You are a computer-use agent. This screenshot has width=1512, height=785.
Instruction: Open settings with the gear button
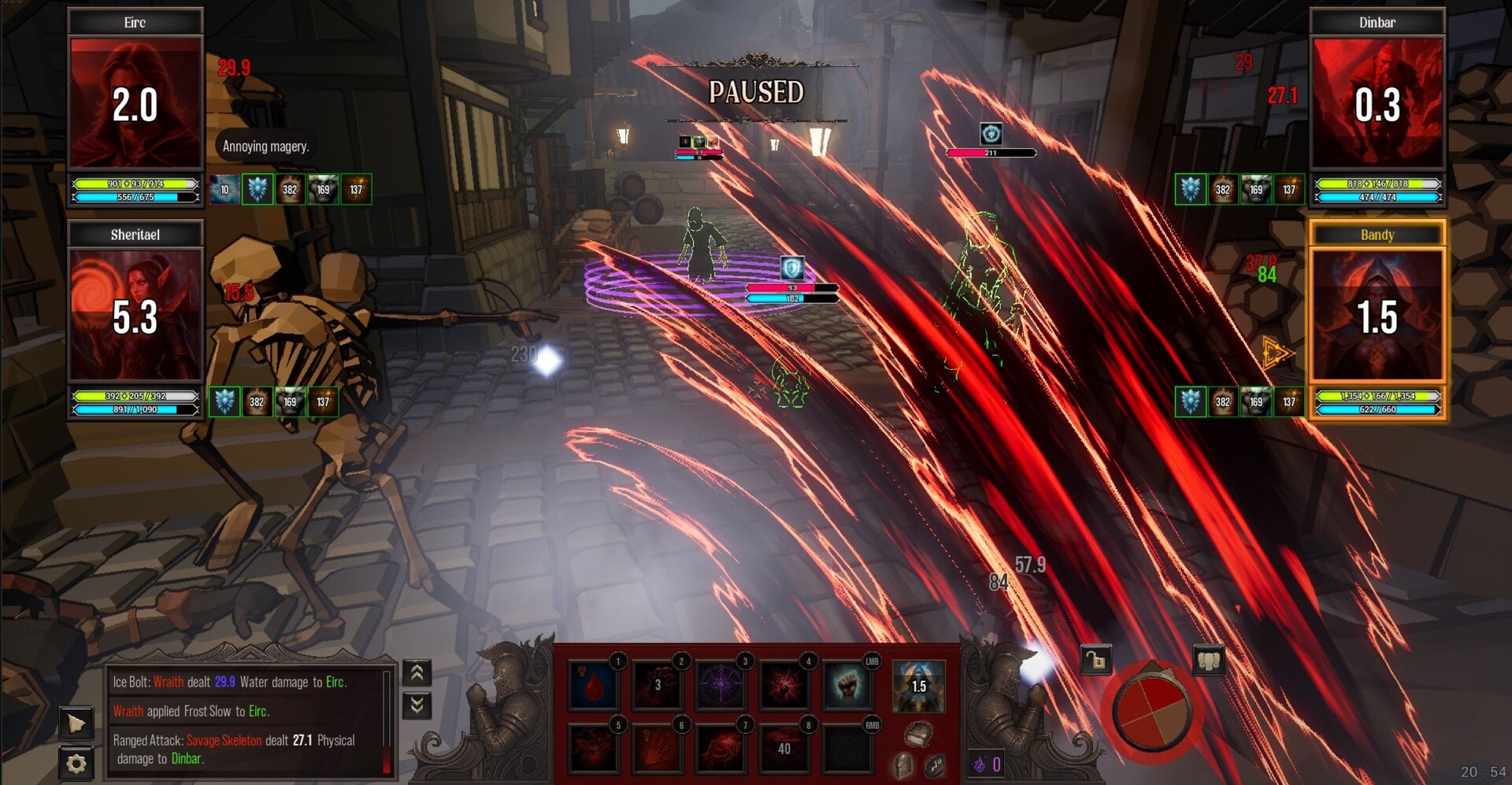coord(76,763)
